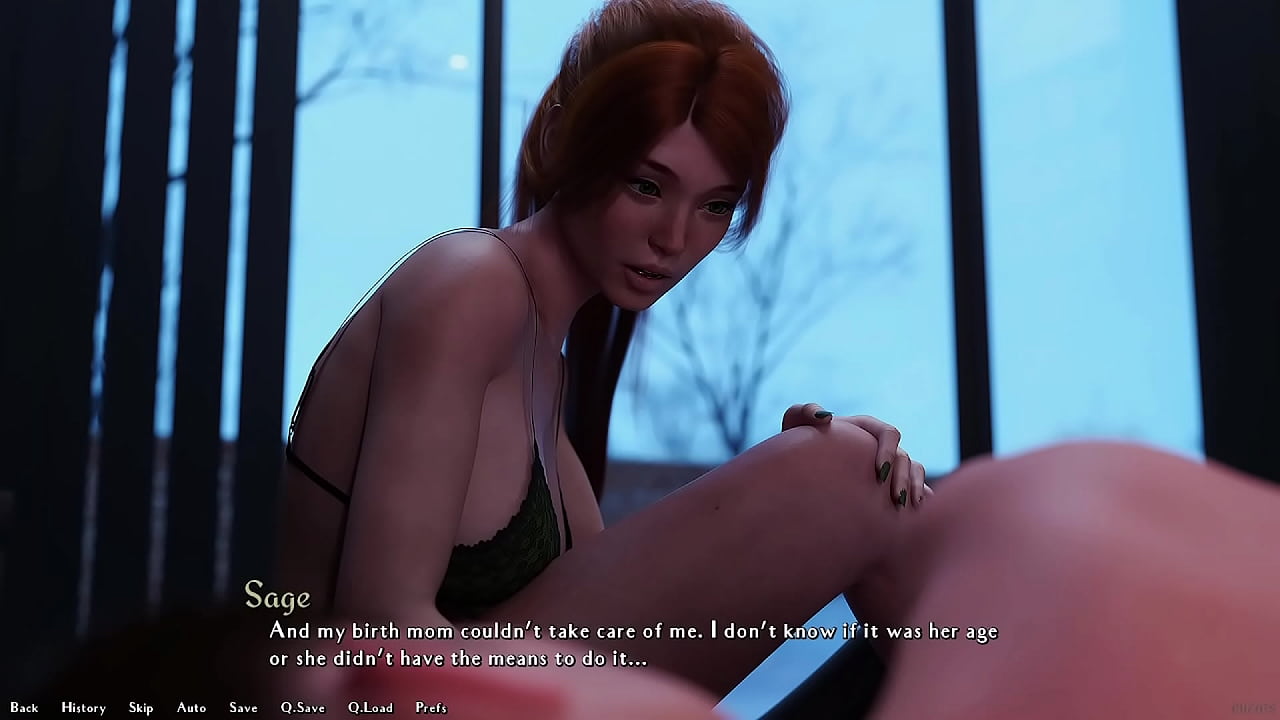Screen dimensions: 1280x720
Task: Load the last quick save via Q.Load
Action: 370,707
